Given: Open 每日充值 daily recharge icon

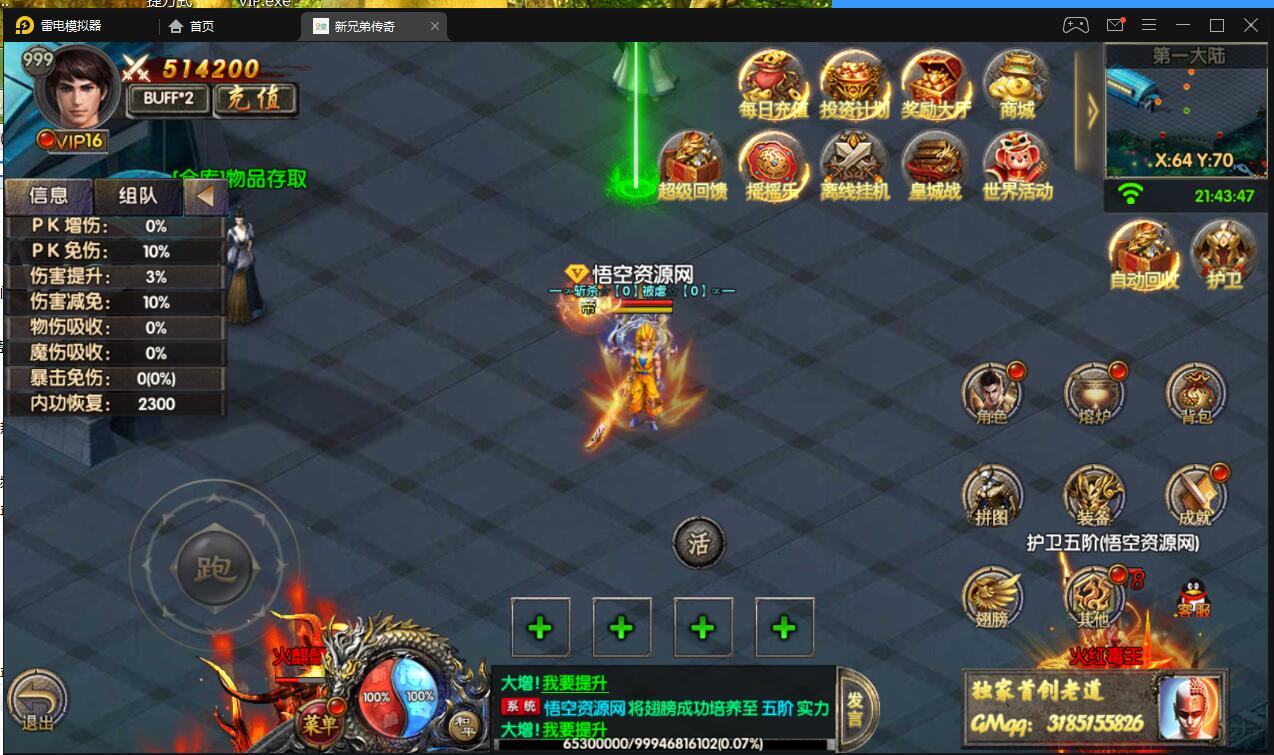Looking at the screenshot, I should (772, 83).
